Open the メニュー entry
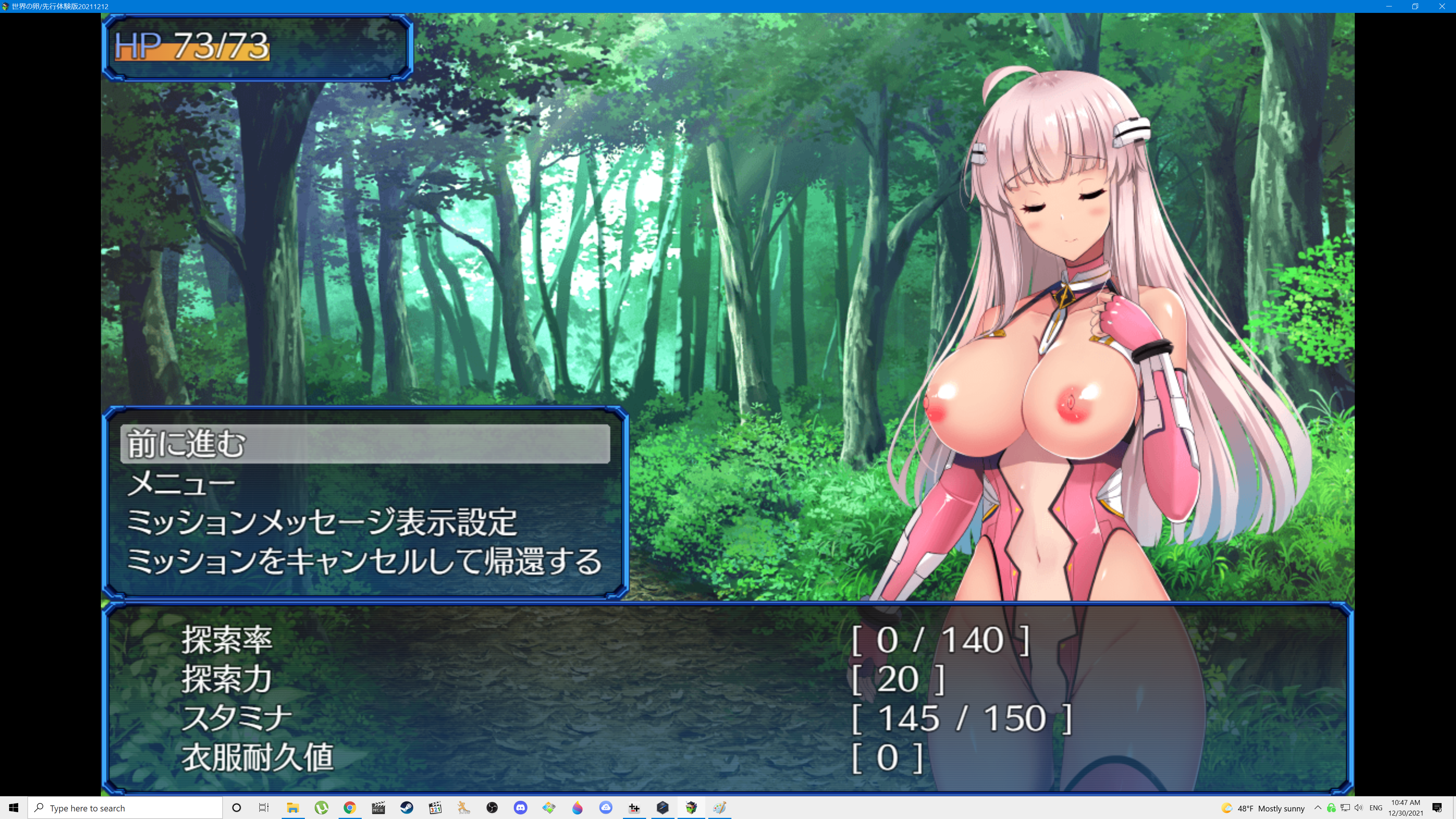This screenshot has height=819, width=1456. point(181,483)
